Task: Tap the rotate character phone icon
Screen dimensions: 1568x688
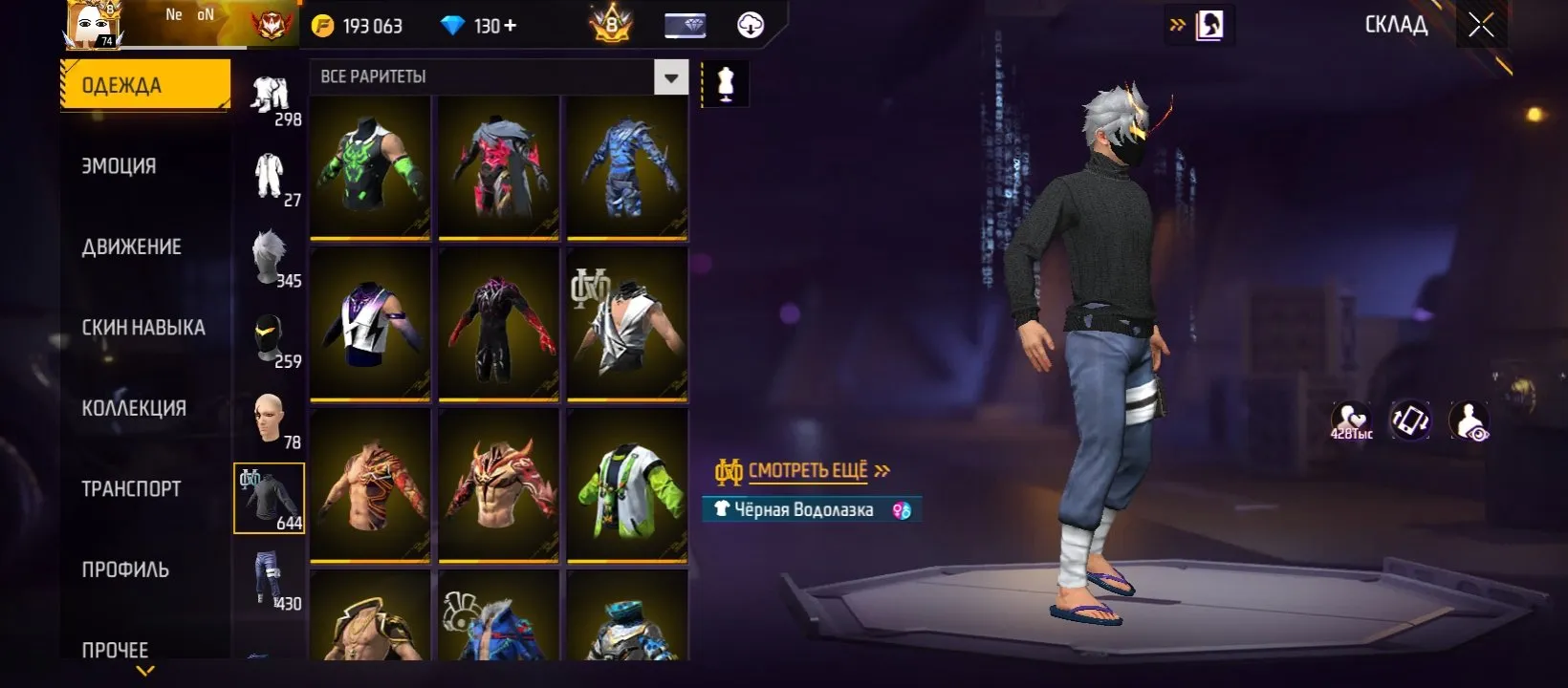Action: (1409, 420)
